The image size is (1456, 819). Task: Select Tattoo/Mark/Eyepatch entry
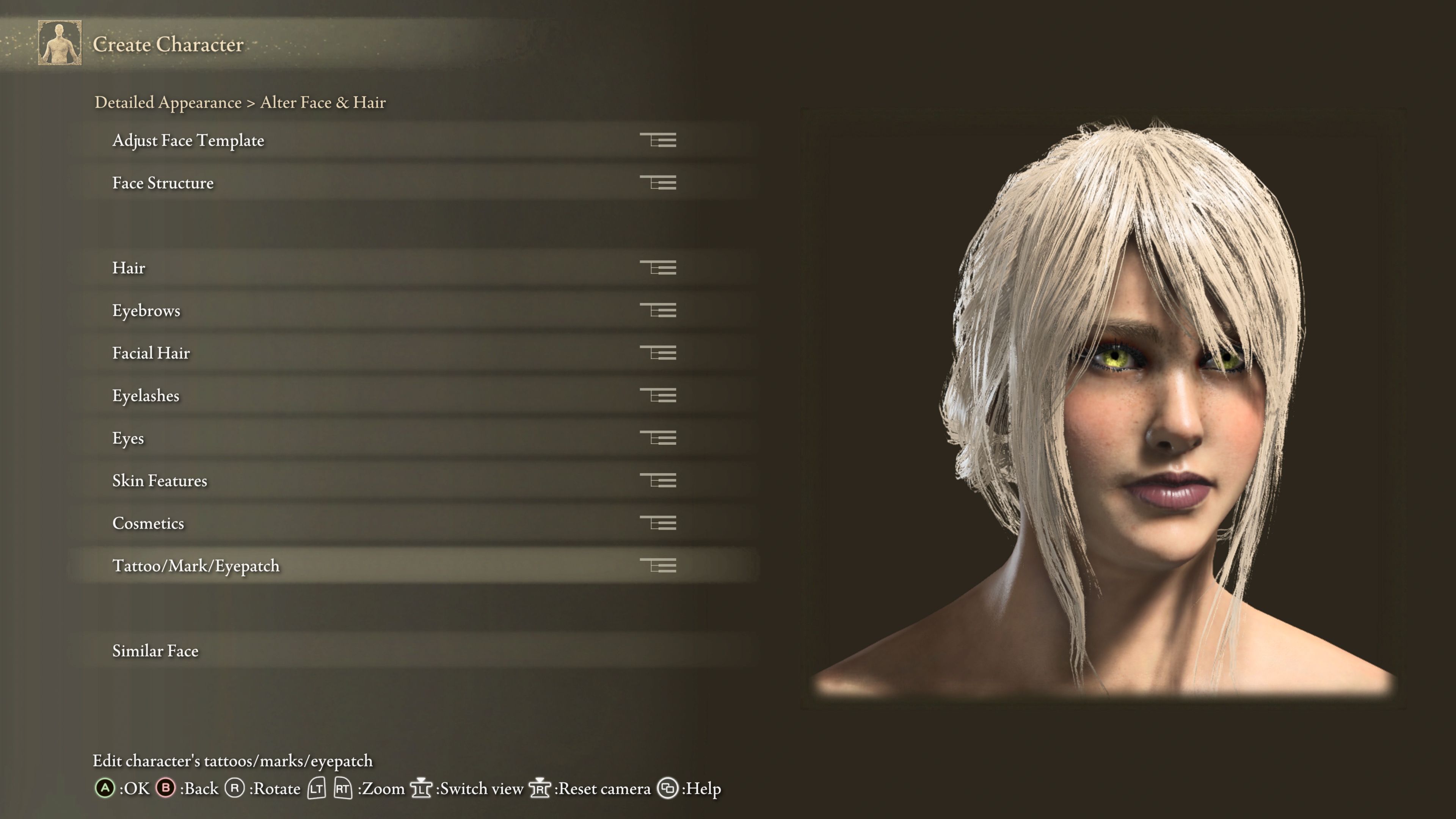pyautogui.click(x=196, y=566)
